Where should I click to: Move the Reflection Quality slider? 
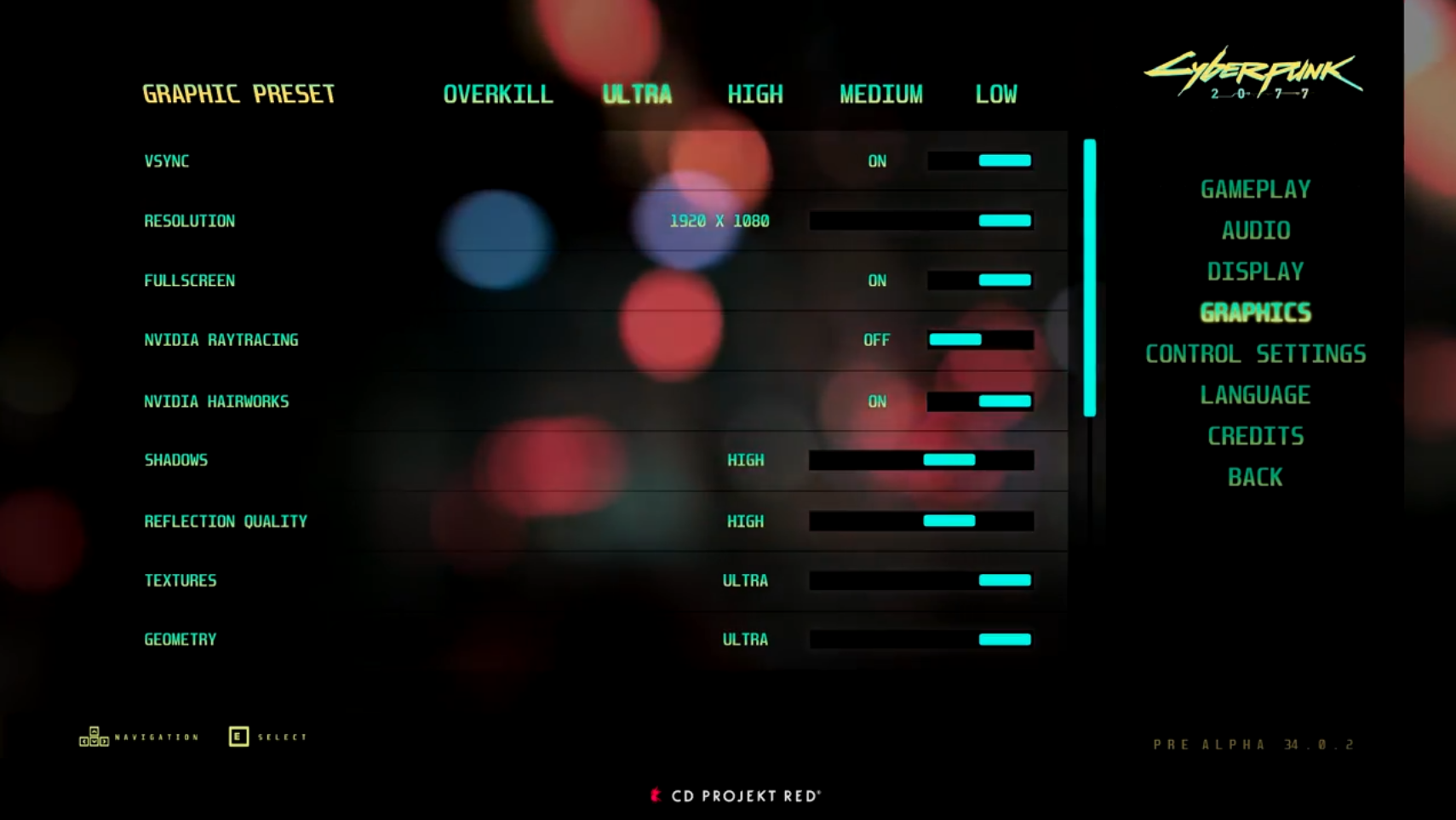(948, 520)
